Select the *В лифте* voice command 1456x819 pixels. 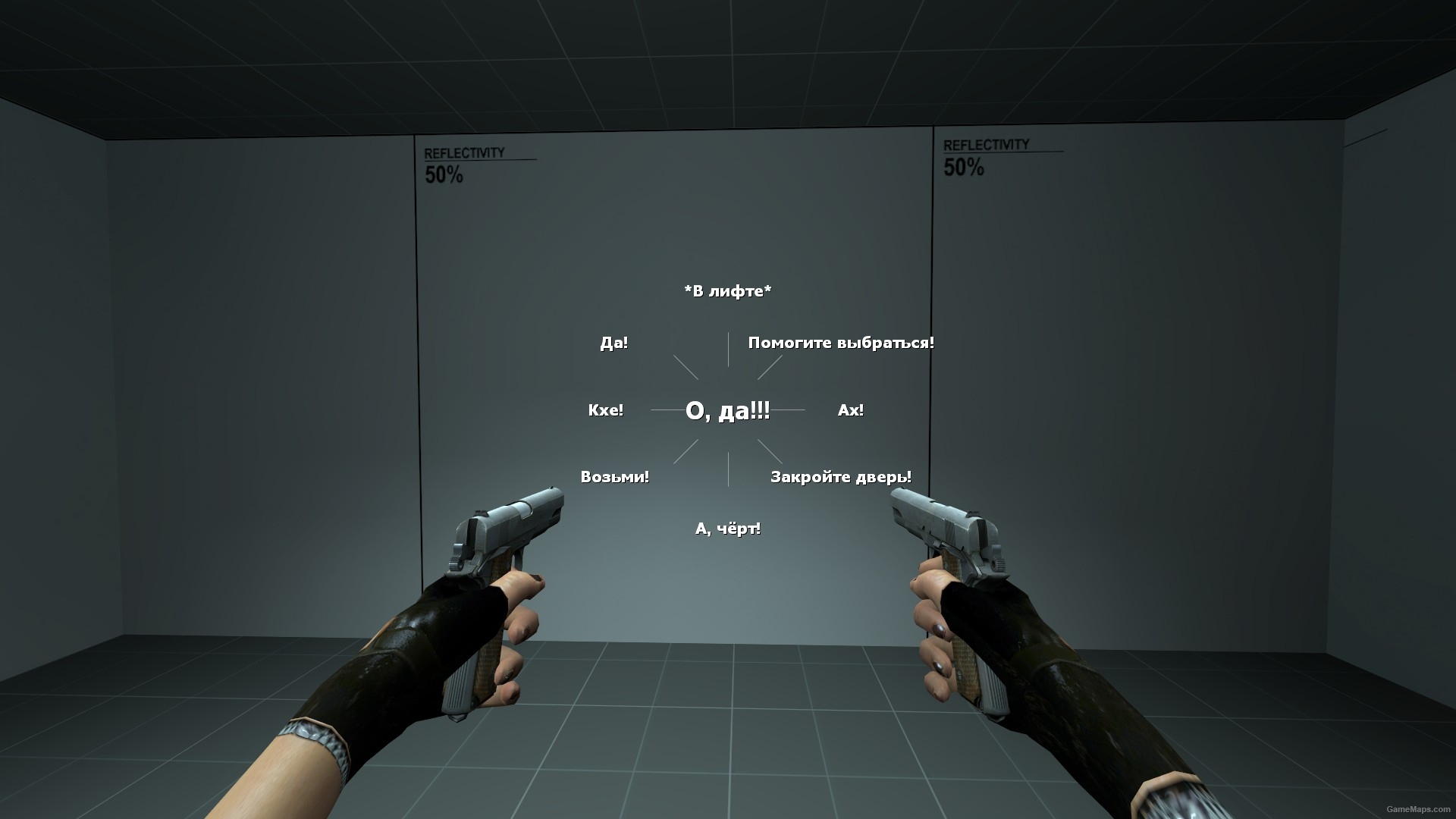tap(728, 289)
